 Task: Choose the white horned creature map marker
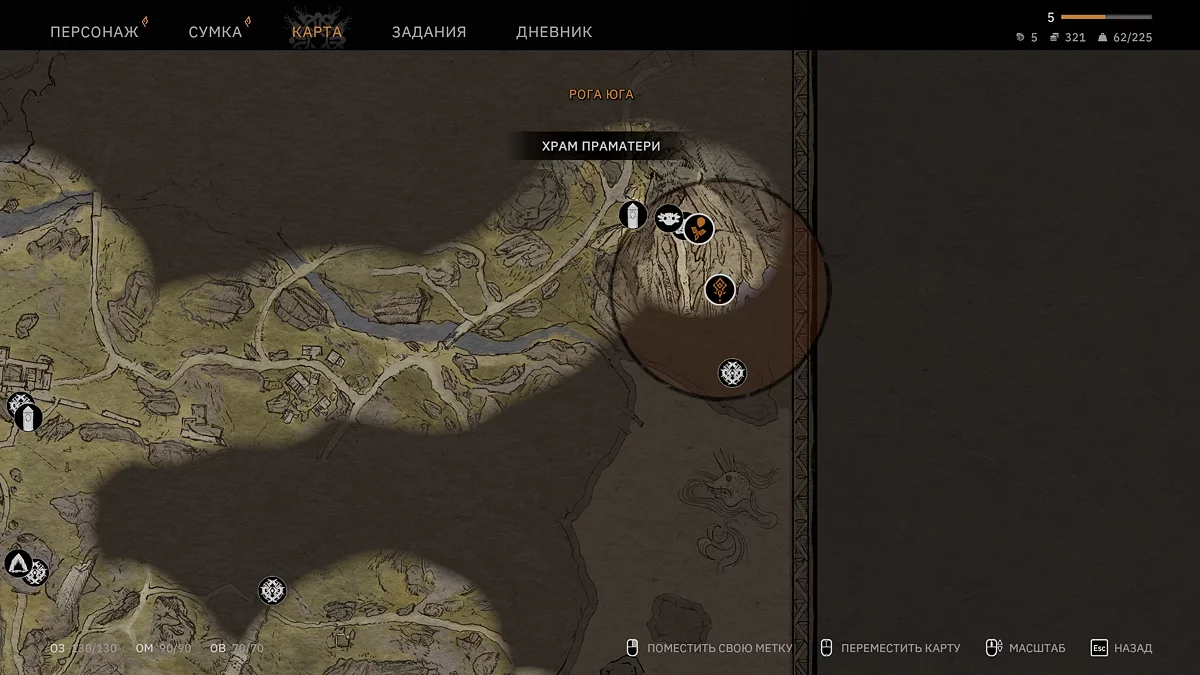[x=668, y=217]
